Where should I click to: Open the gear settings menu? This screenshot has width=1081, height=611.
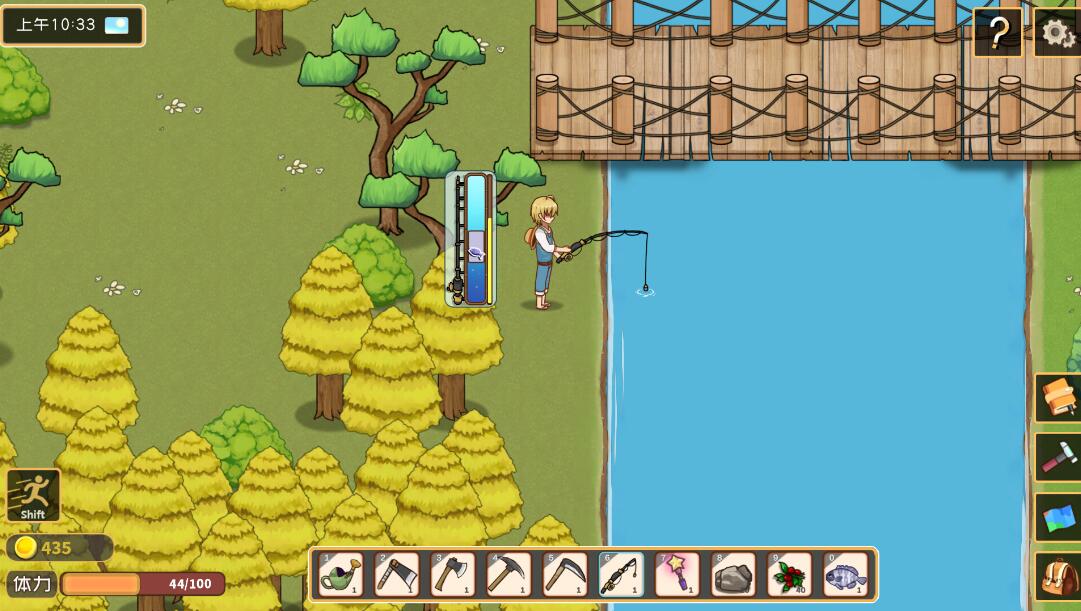[1058, 34]
